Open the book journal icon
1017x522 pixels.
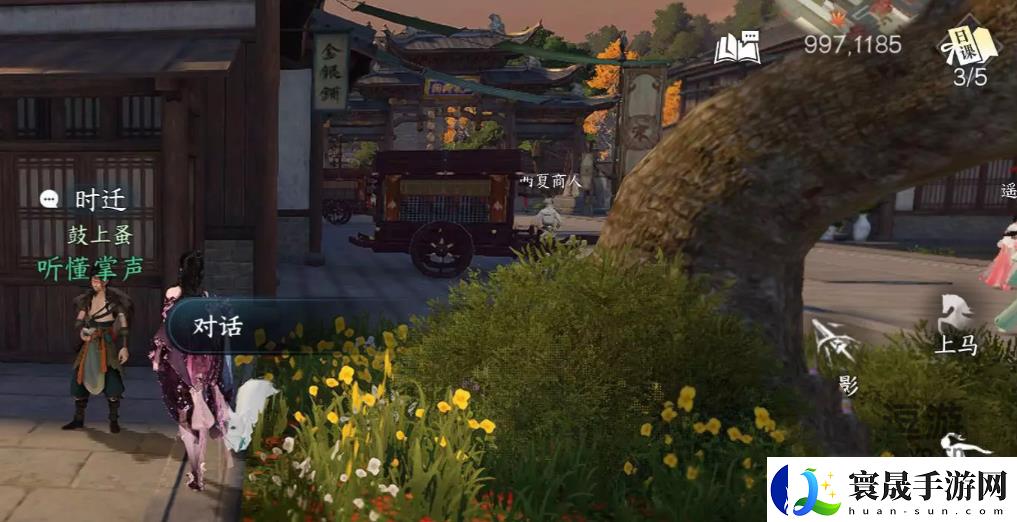(x=737, y=46)
